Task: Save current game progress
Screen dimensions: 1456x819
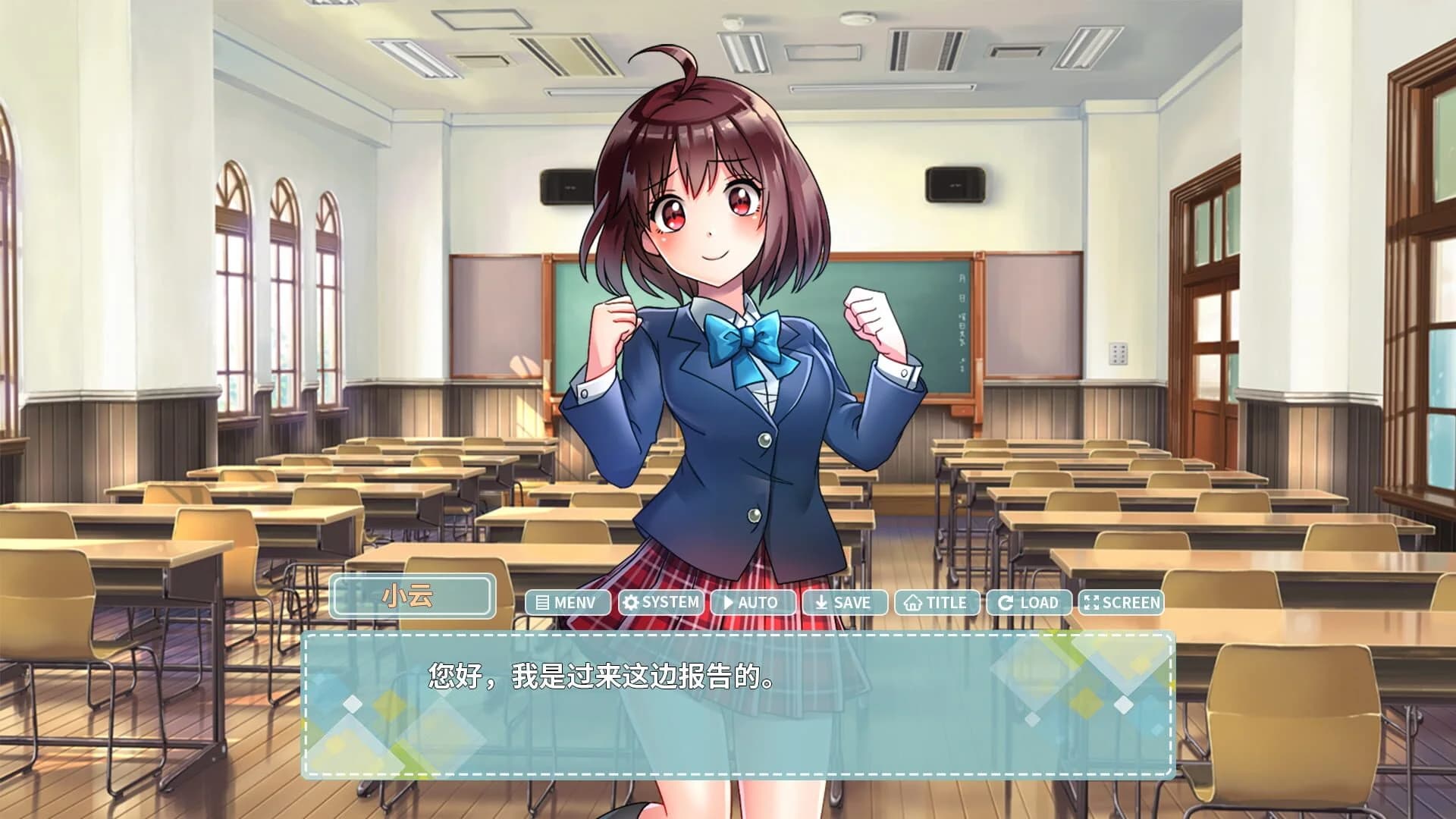Action: point(846,603)
